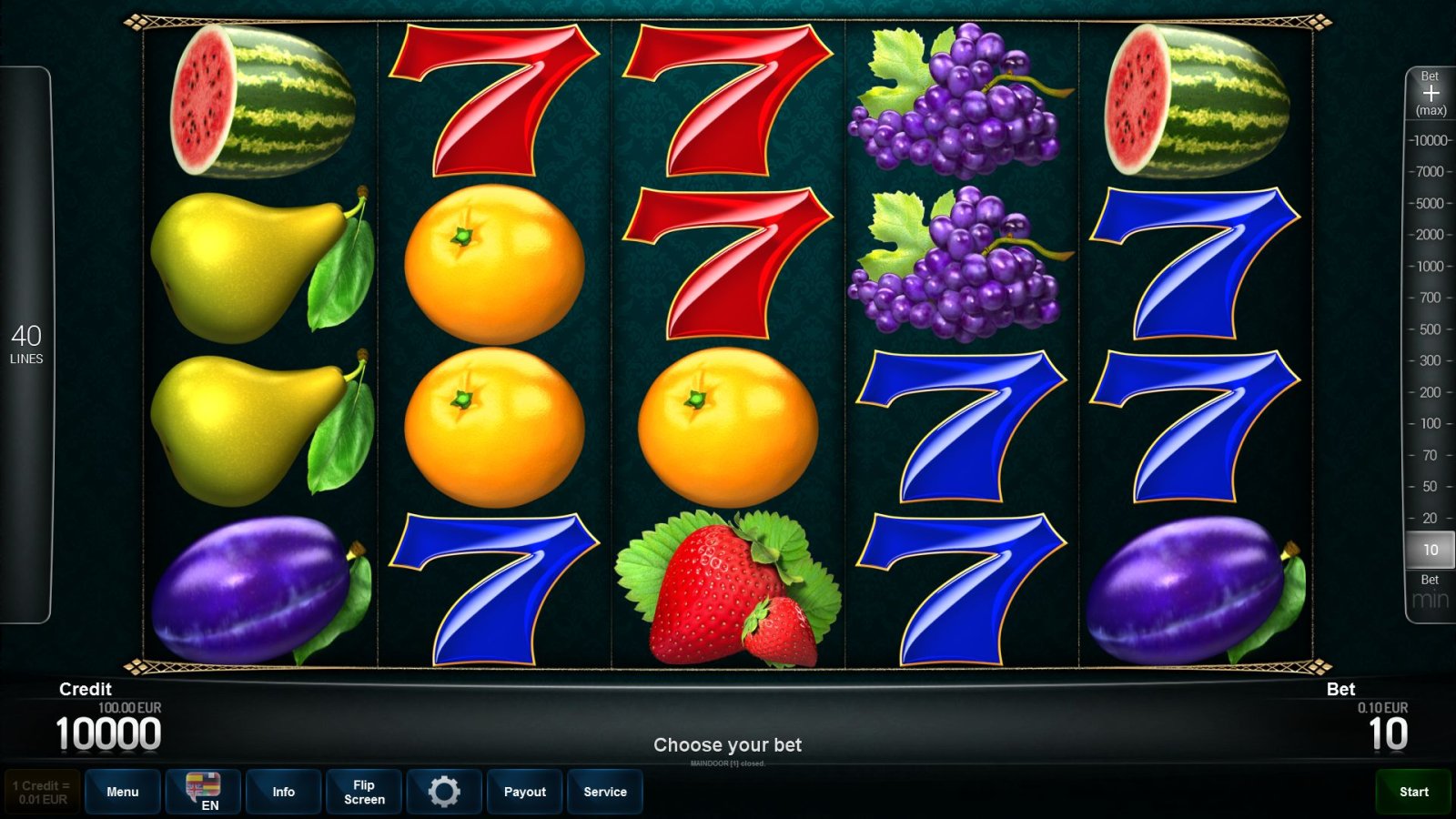Viewport: 1456px width, 819px height.
Task: Open the settings gear menu
Action: pos(444,792)
